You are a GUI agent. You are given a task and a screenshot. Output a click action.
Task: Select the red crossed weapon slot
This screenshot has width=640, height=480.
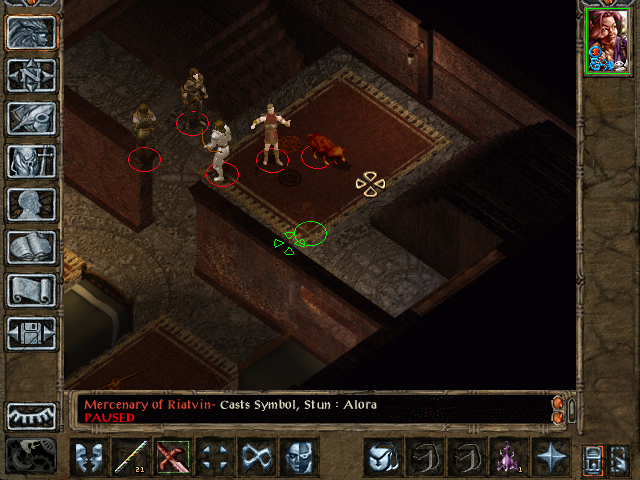click(x=173, y=457)
